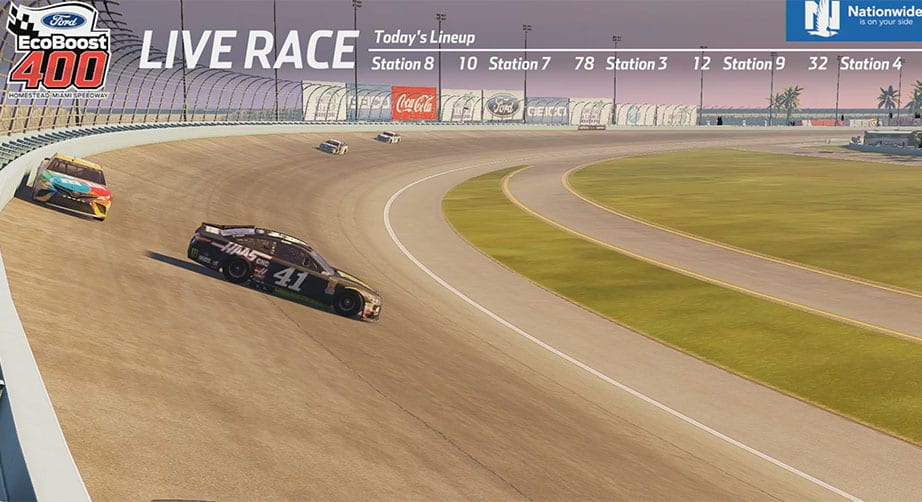Click the Ford EcoBoost 400 logo

pos(58,48)
